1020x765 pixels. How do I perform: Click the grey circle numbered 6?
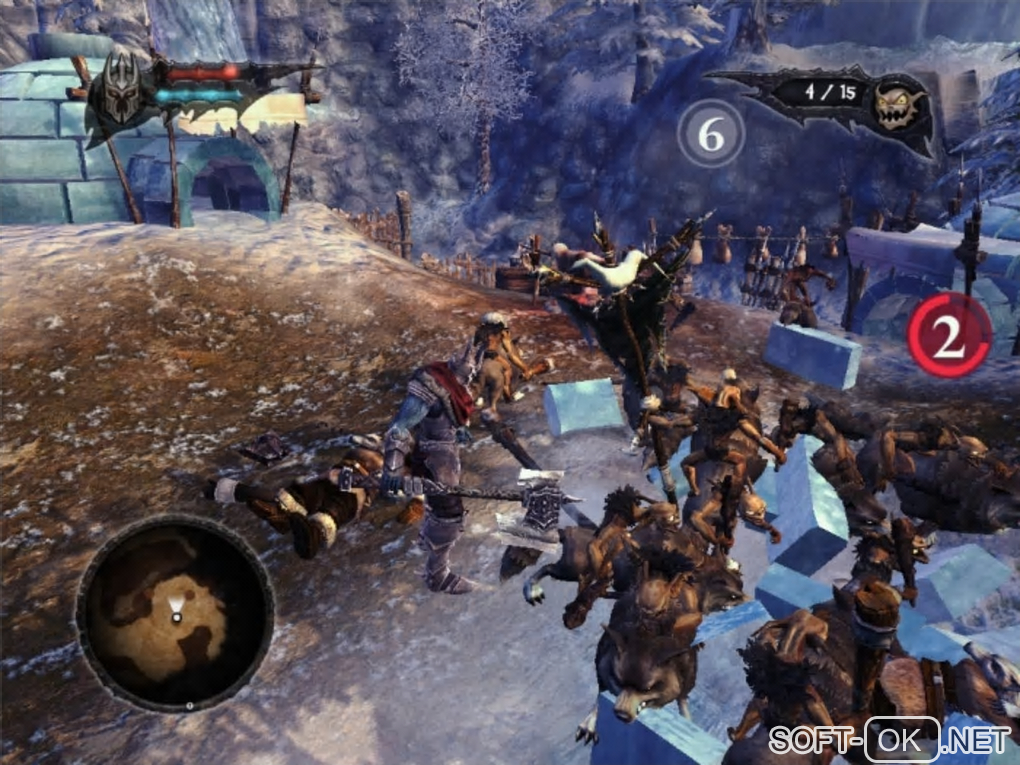pyautogui.click(x=711, y=135)
